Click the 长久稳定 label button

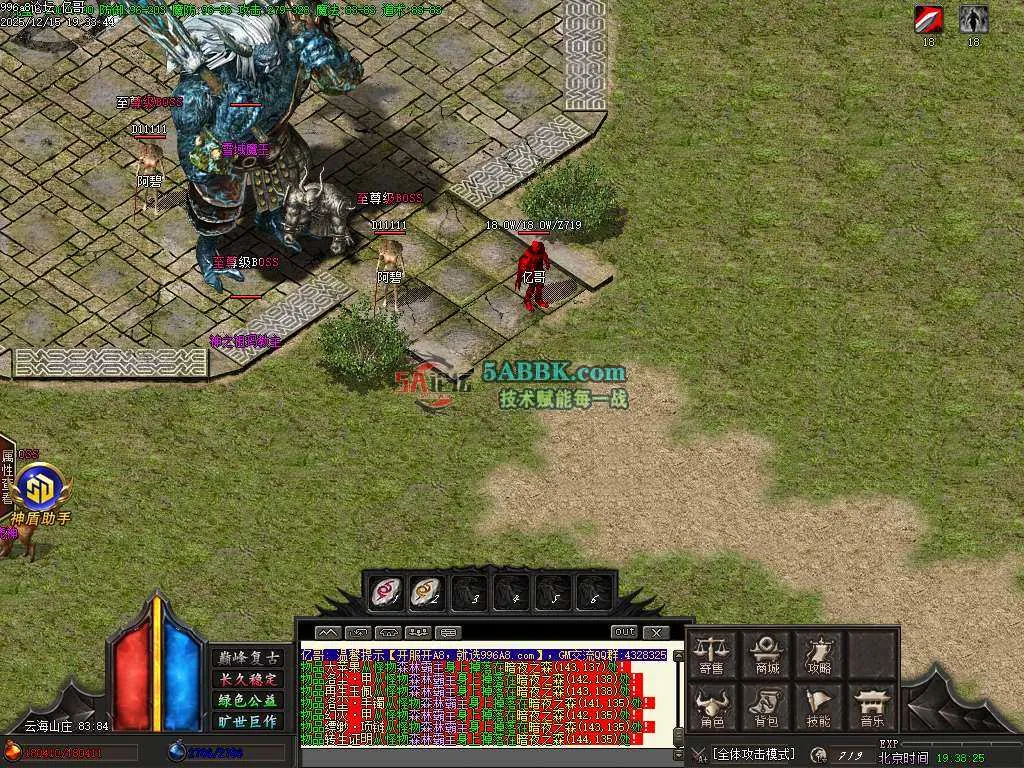[x=249, y=679]
